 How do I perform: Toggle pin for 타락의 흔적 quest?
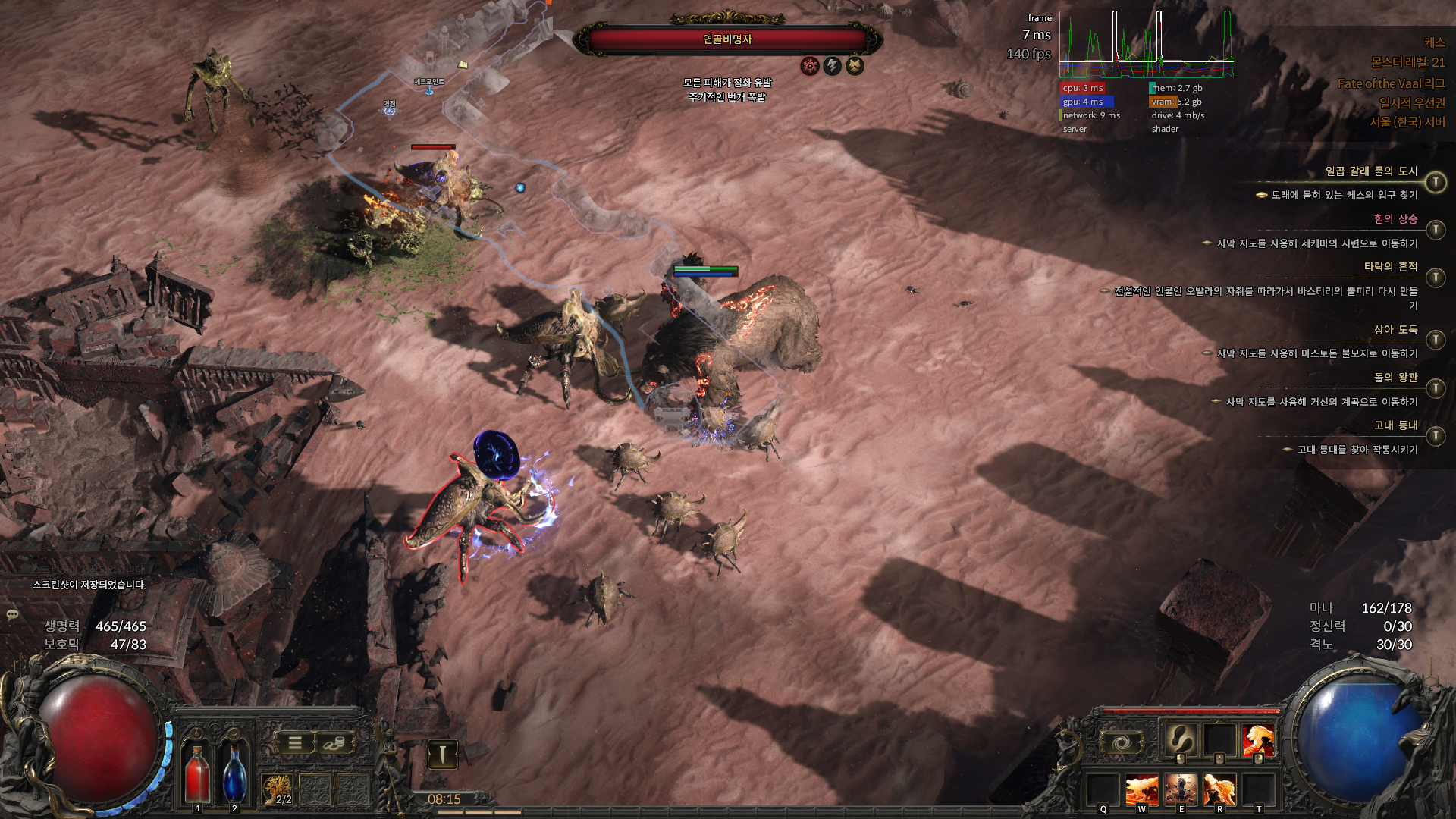1435,278
